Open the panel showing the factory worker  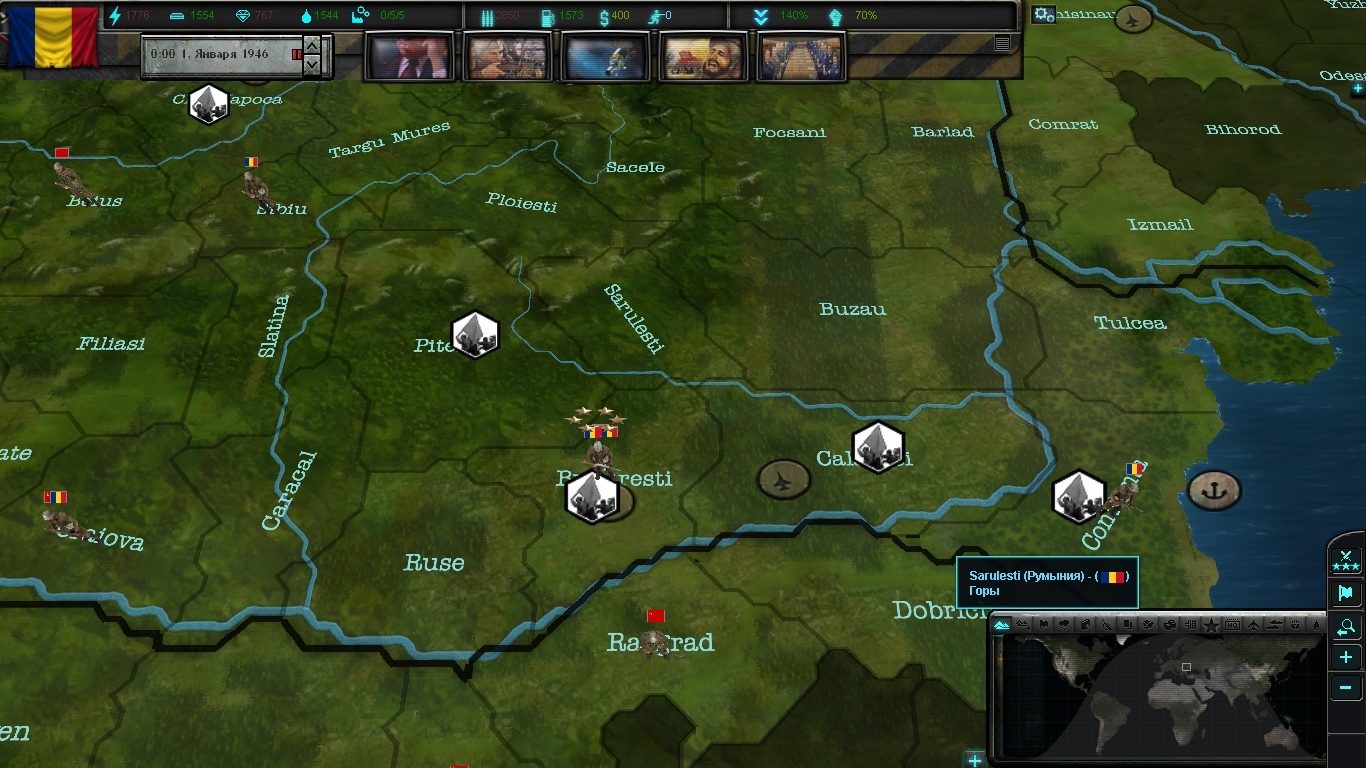(x=507, y=56)
